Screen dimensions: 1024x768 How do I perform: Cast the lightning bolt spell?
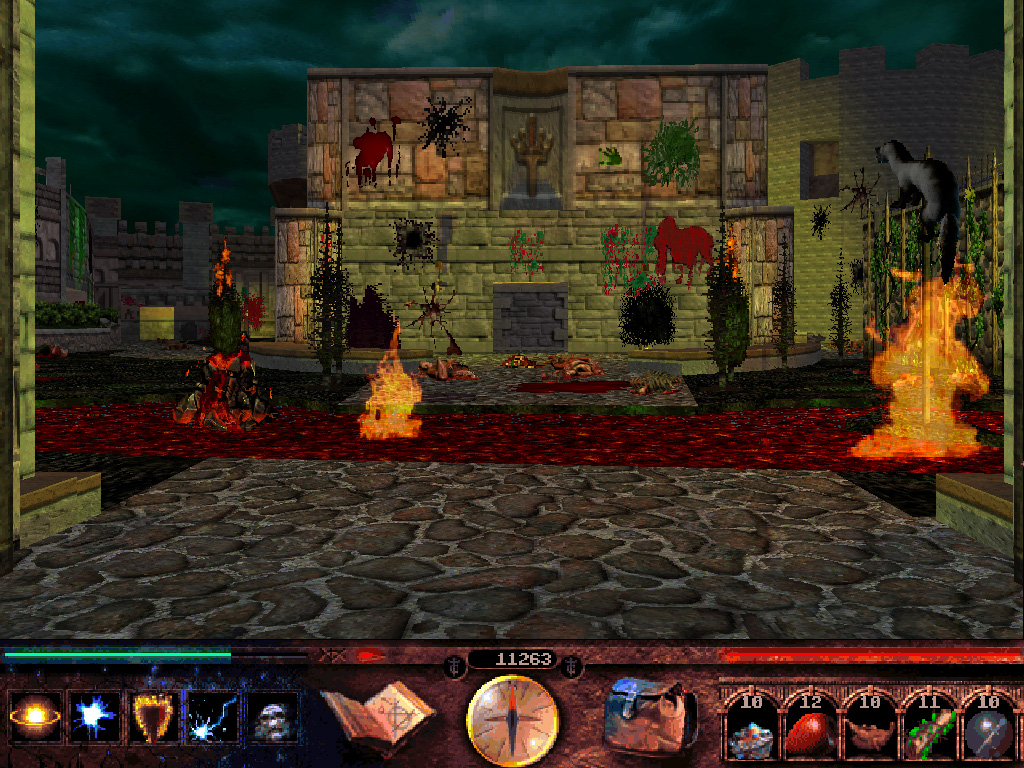coord(214,717)
